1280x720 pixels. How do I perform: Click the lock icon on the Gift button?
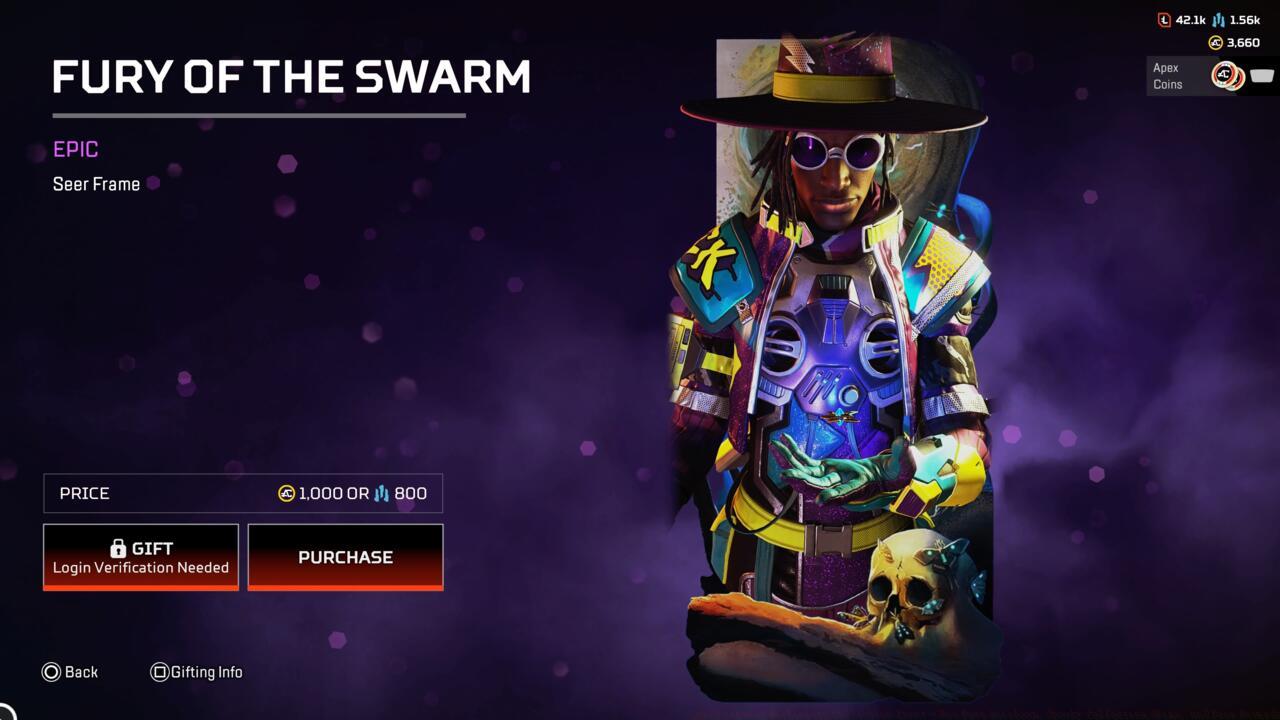click(x=117, y=547)
